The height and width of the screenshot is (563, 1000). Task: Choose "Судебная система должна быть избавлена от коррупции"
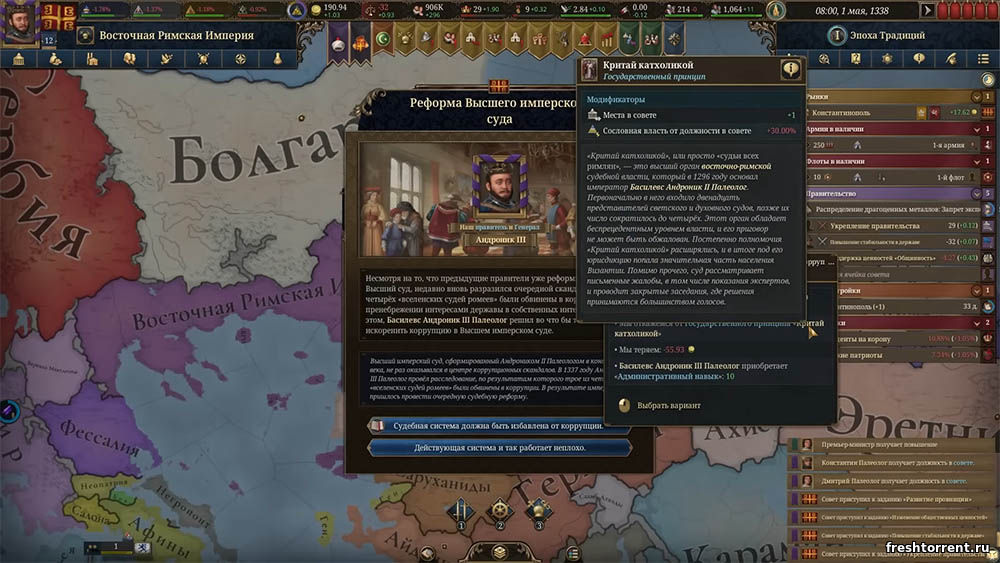(500, 425)
